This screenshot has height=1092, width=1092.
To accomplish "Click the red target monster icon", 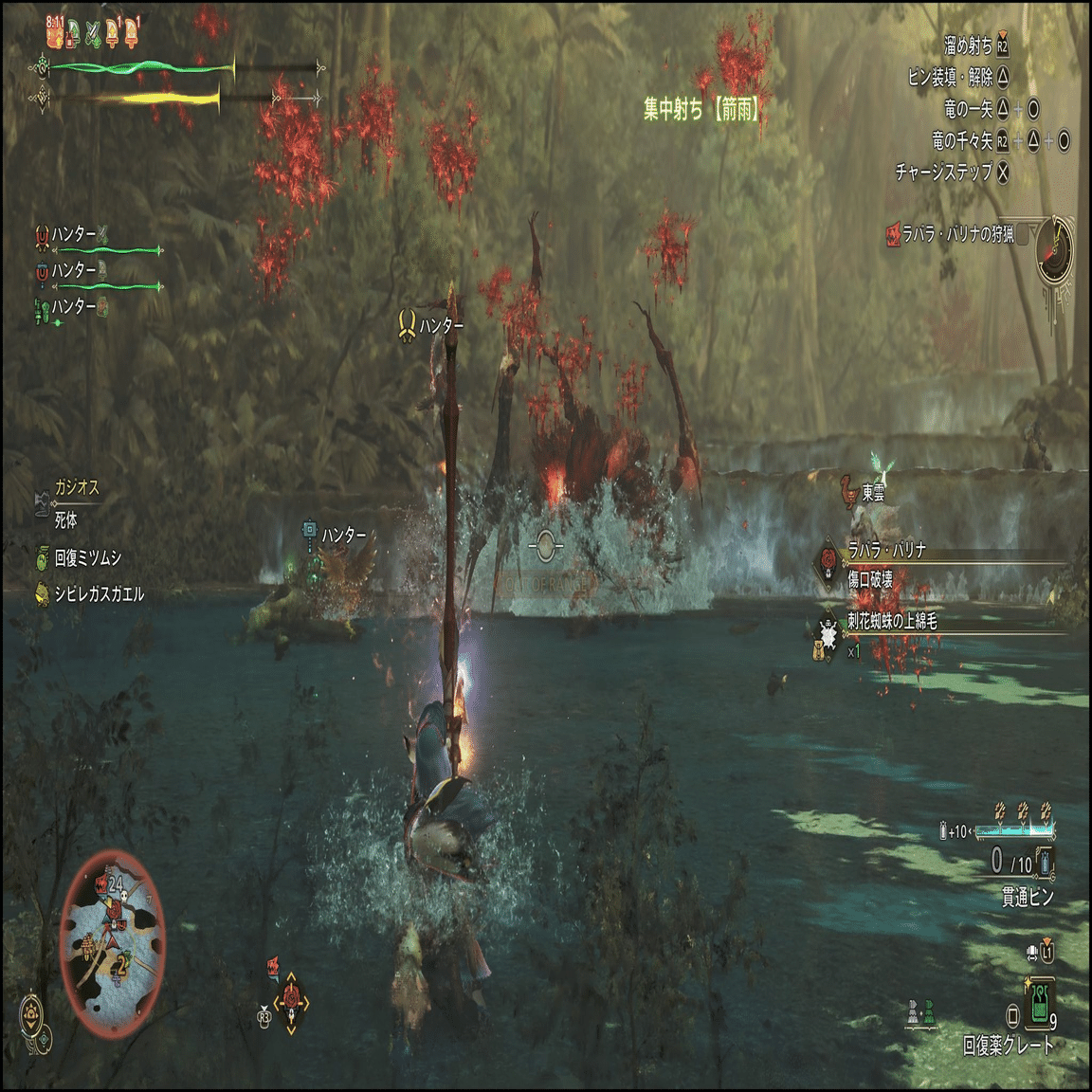I will [x=292, y=1000].
